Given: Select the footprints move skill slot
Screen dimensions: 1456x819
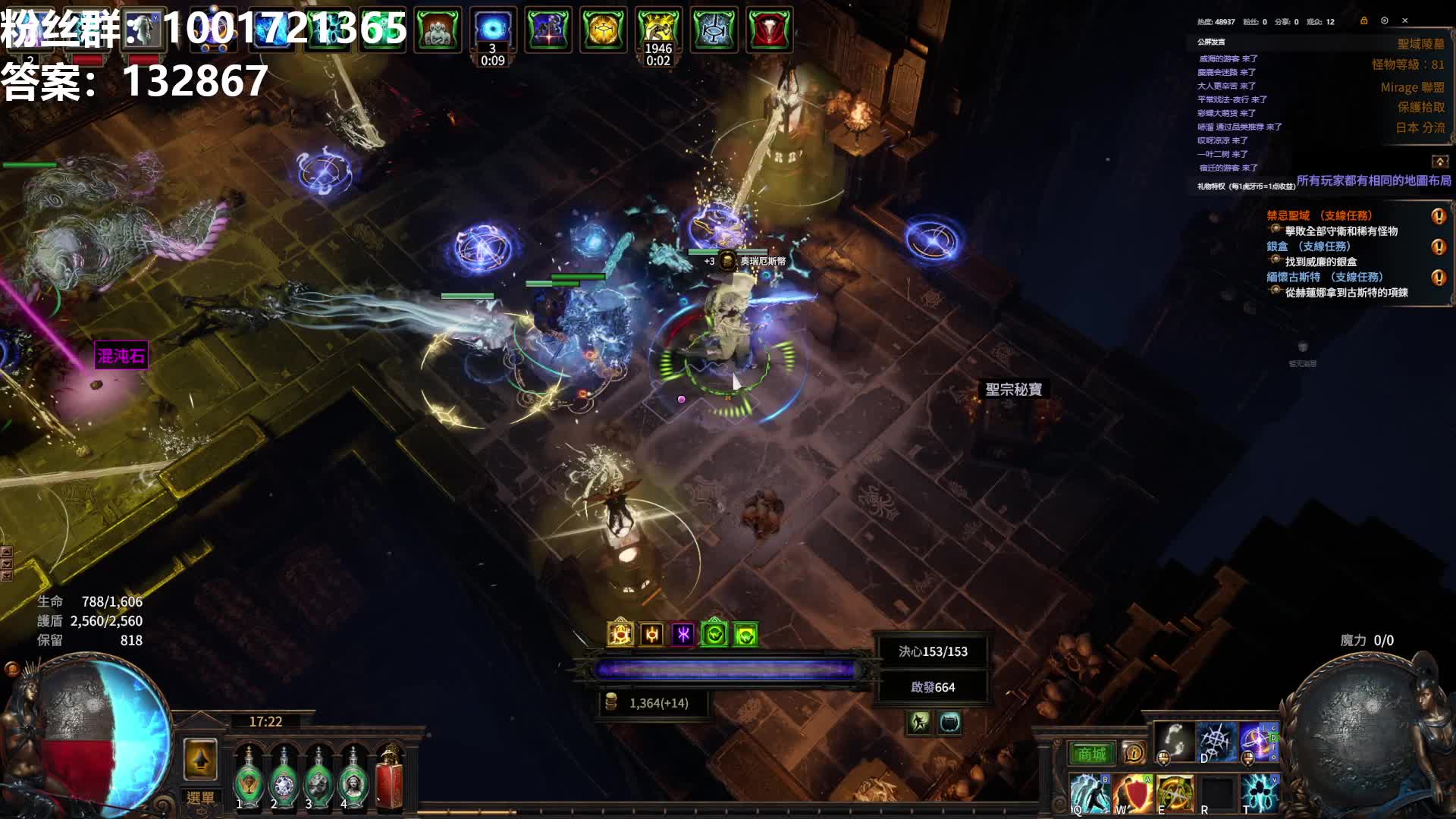Looking at the screenshot, I should point(1174,741).
